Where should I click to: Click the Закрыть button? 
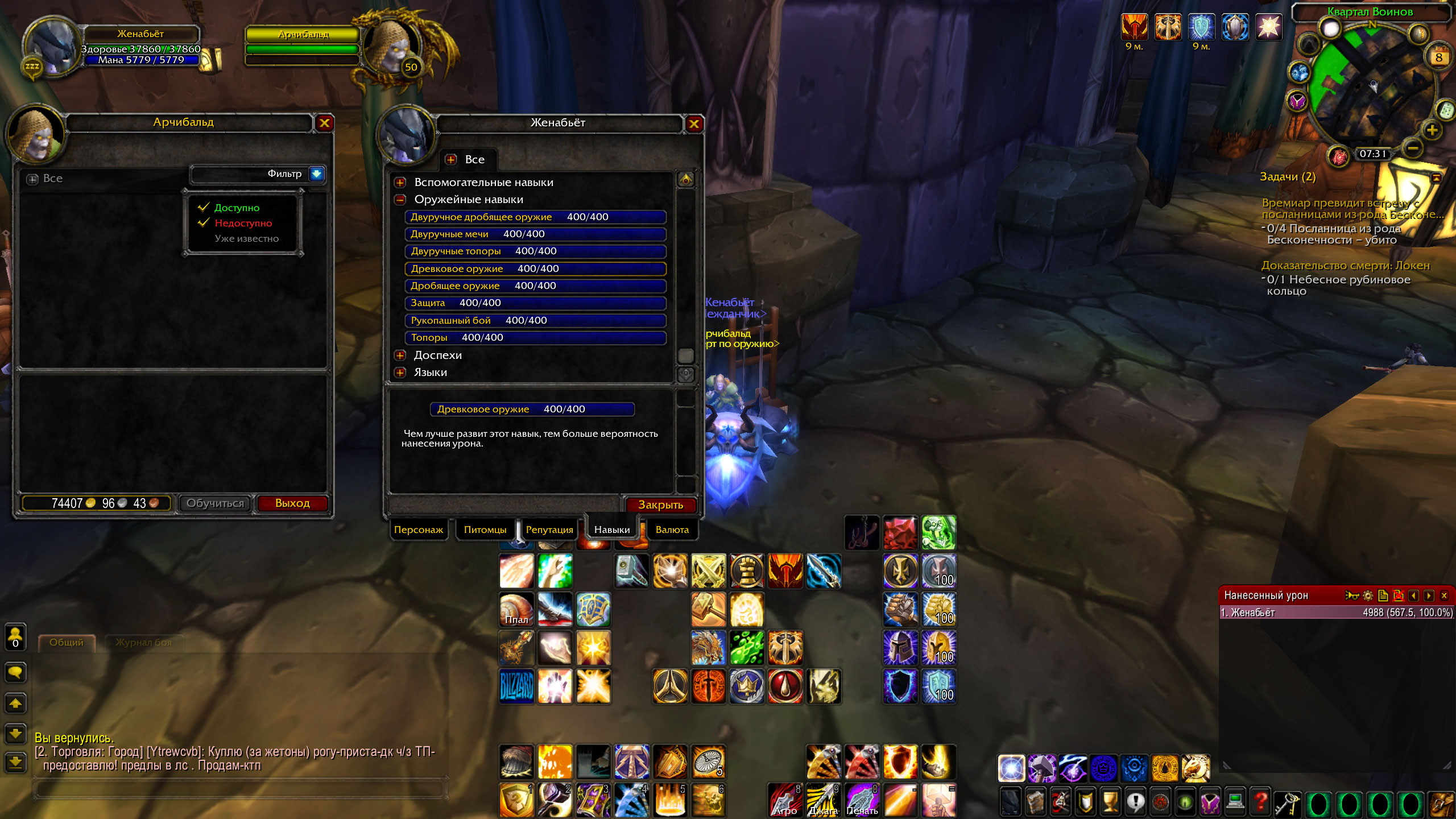(x=660, y=505)
